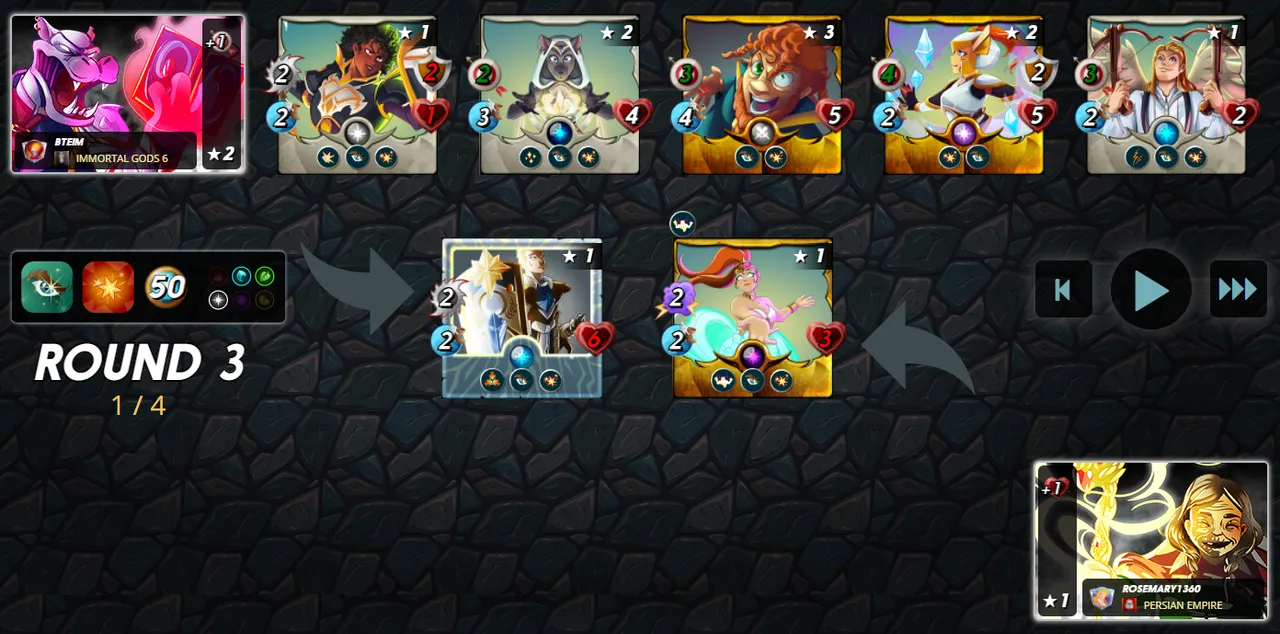Select the dark-haired archer card
1280x634 pixels.
pos(357,95)
